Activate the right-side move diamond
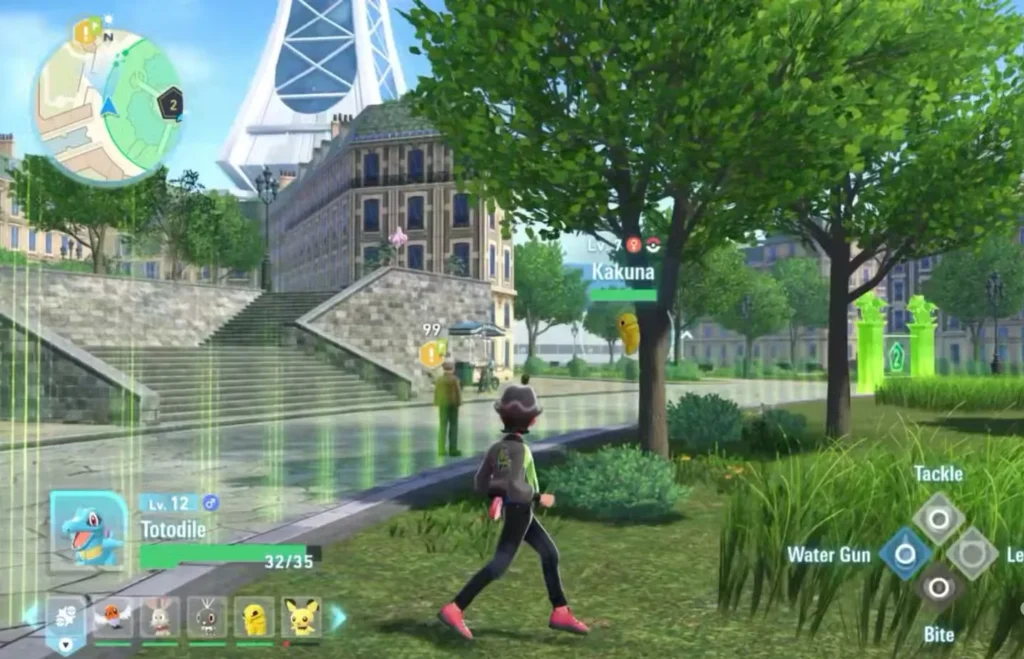This screenshot has height=659, width=1024. pyautogui.click(x=972, y=553)
